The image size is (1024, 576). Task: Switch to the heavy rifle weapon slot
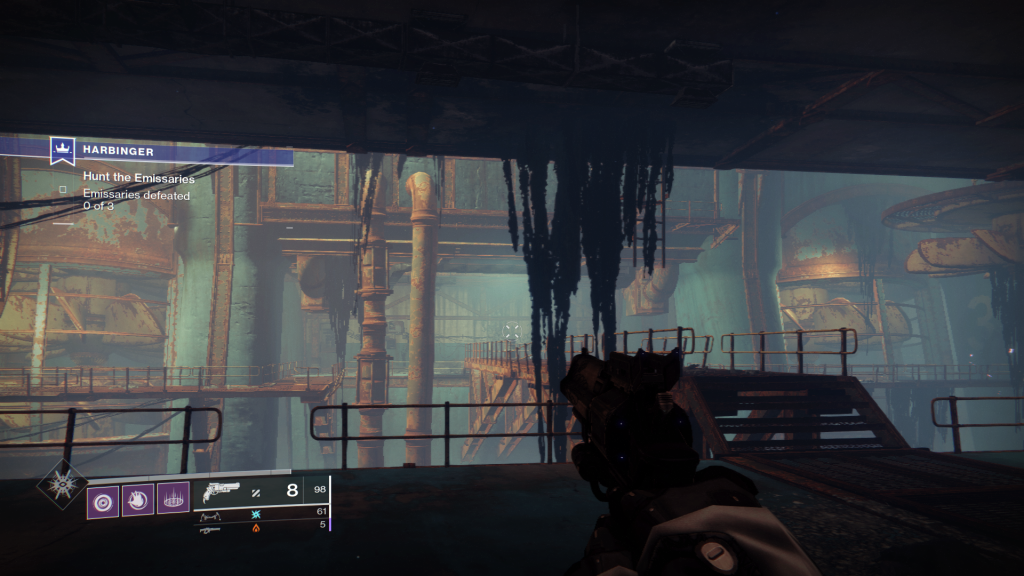(x=210, y=530)
